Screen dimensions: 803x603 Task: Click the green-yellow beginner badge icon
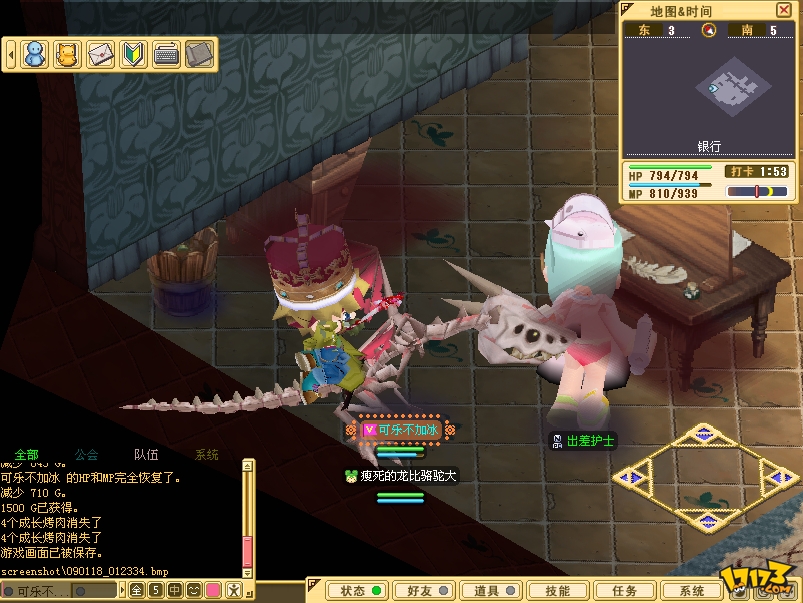coord(133,54)
